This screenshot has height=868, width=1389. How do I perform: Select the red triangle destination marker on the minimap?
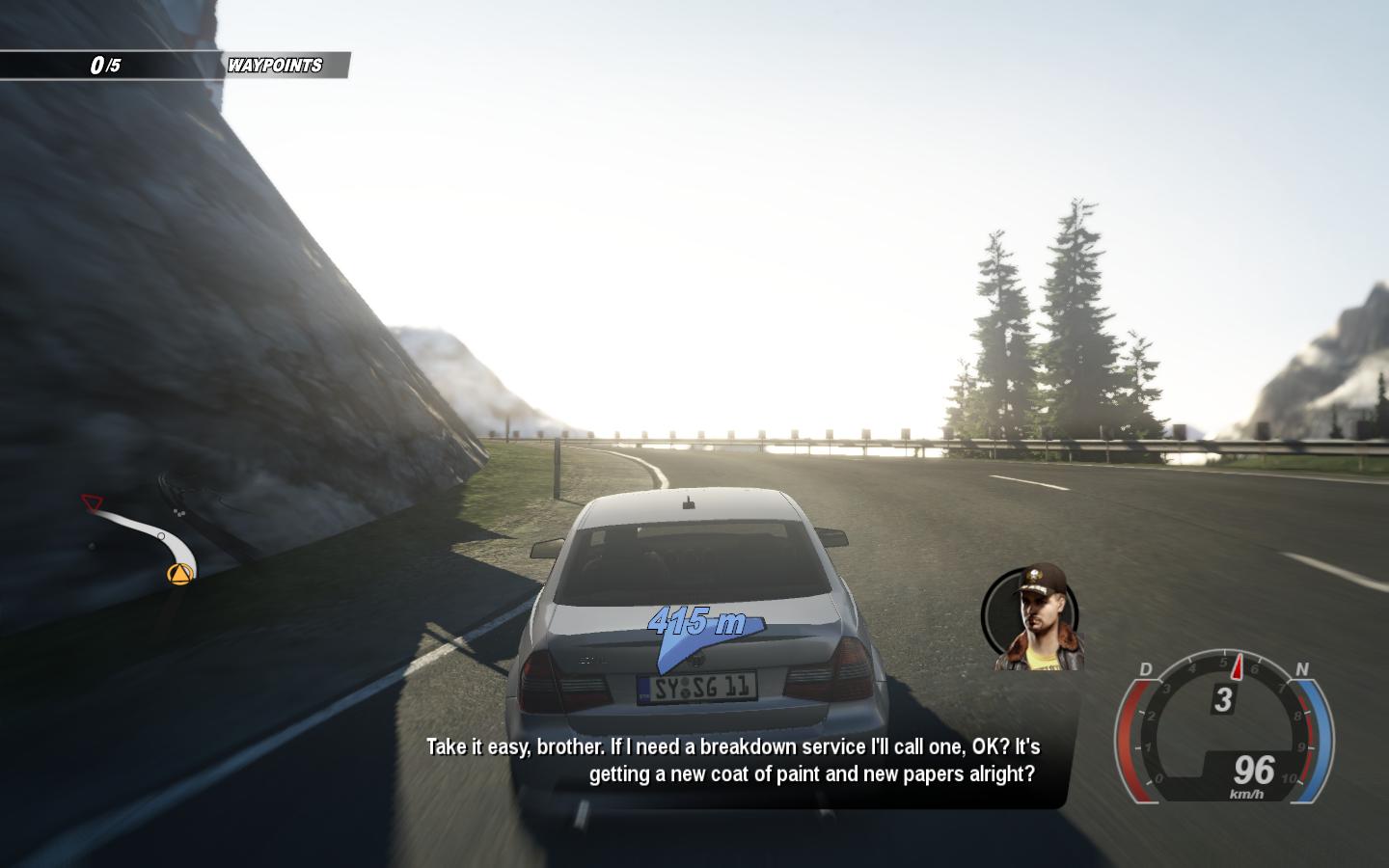(92, 502)
